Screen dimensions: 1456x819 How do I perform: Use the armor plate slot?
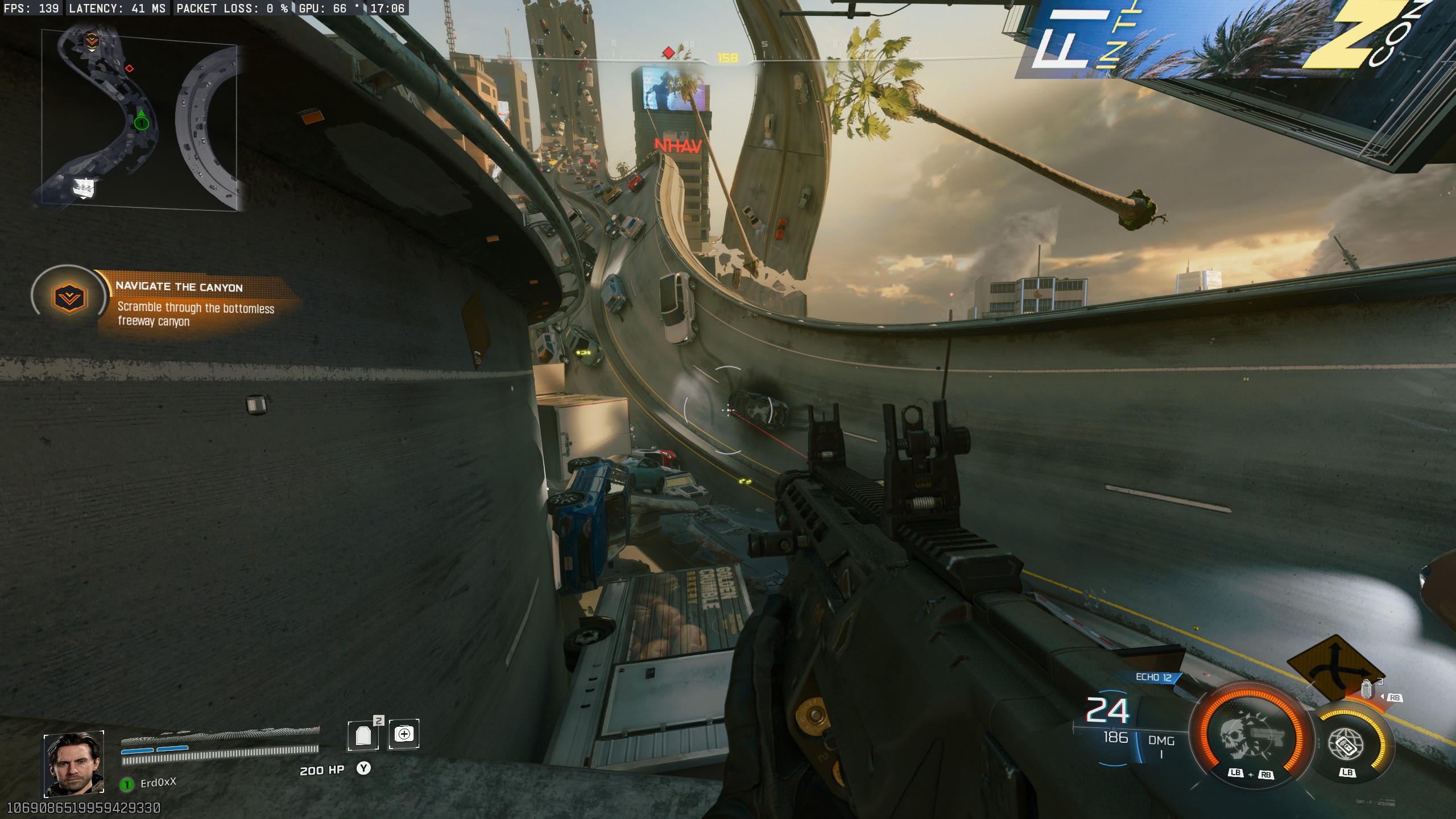point(363,735)
